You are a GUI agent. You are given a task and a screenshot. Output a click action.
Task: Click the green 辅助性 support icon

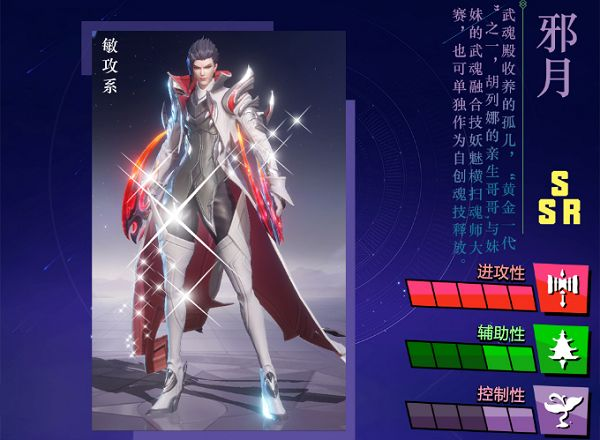click(x=558, y=349)
